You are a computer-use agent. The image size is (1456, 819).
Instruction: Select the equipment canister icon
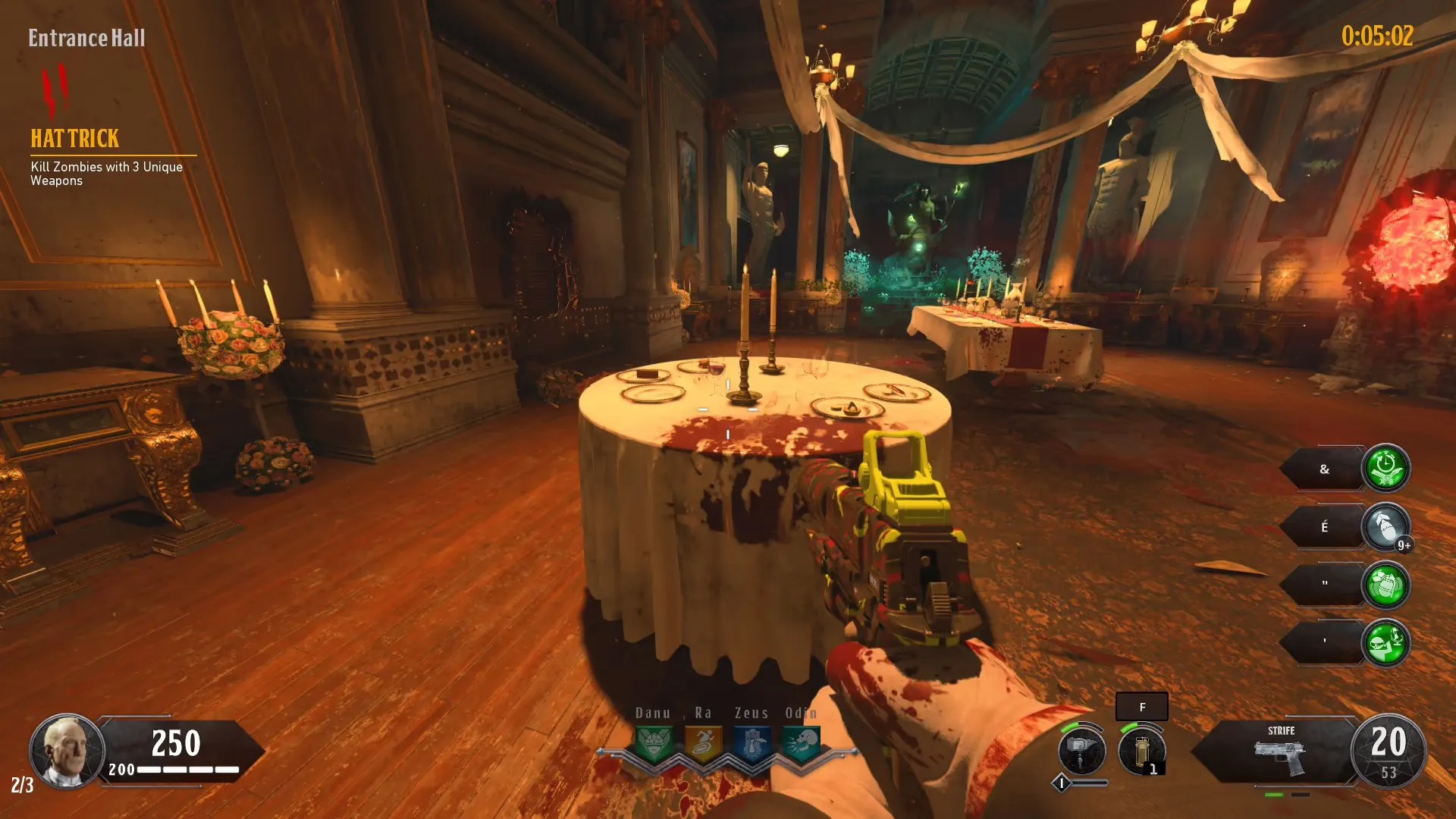tap(1141, 751)
